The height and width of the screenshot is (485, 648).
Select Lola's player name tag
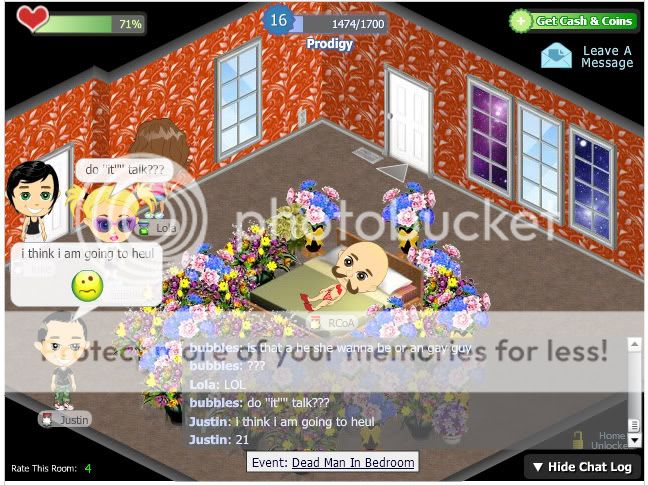[162, 228]
